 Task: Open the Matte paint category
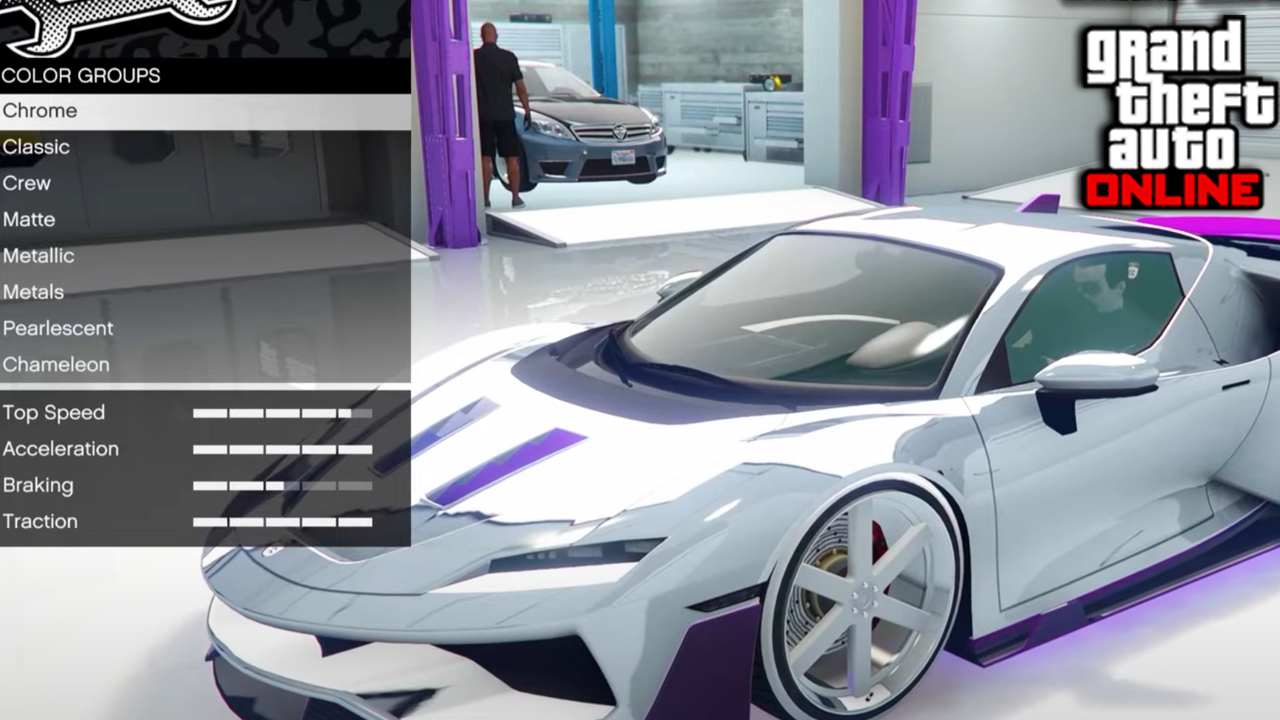29,219
